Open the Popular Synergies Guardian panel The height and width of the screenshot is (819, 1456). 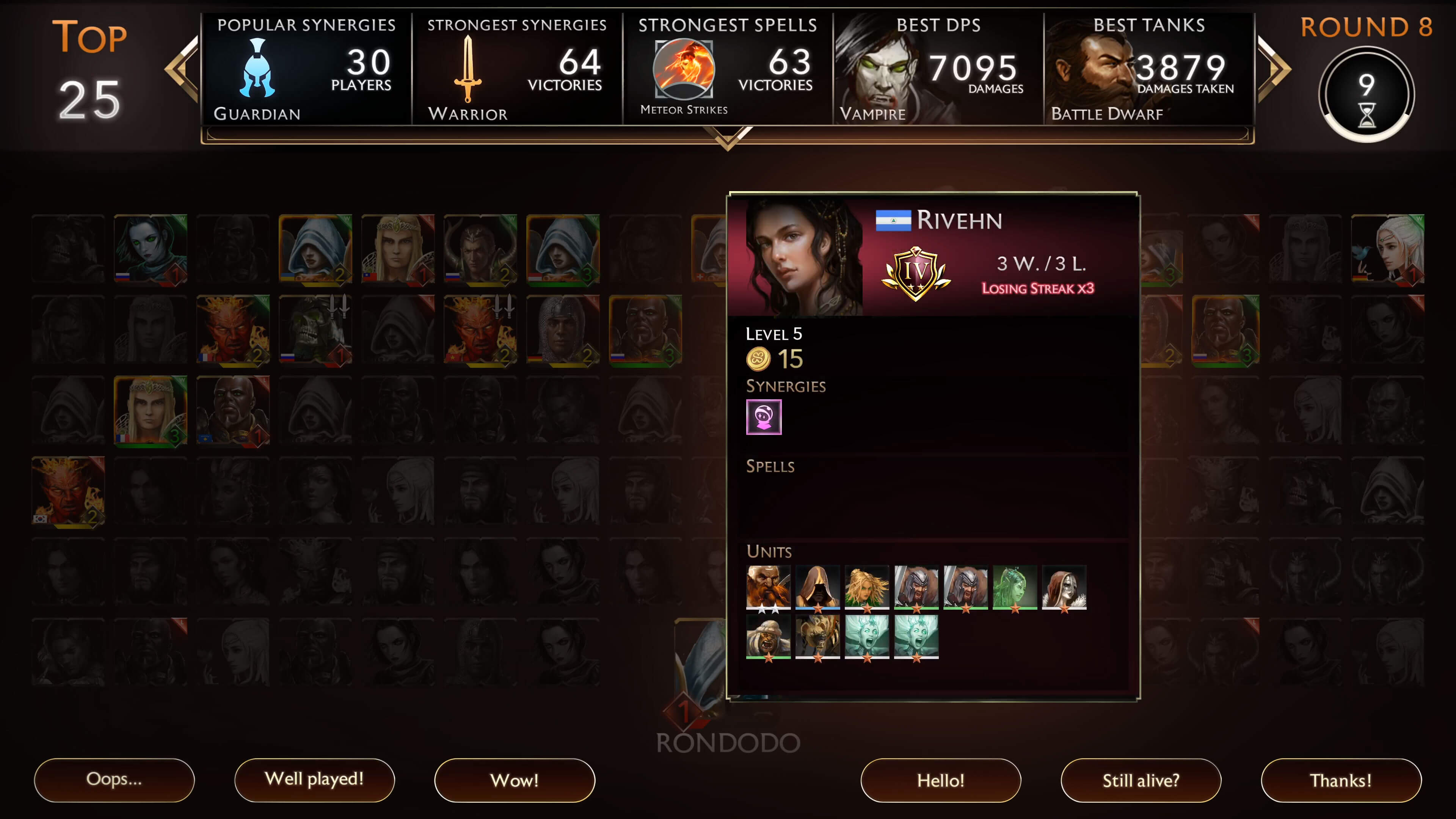click(x=306, y=69)
